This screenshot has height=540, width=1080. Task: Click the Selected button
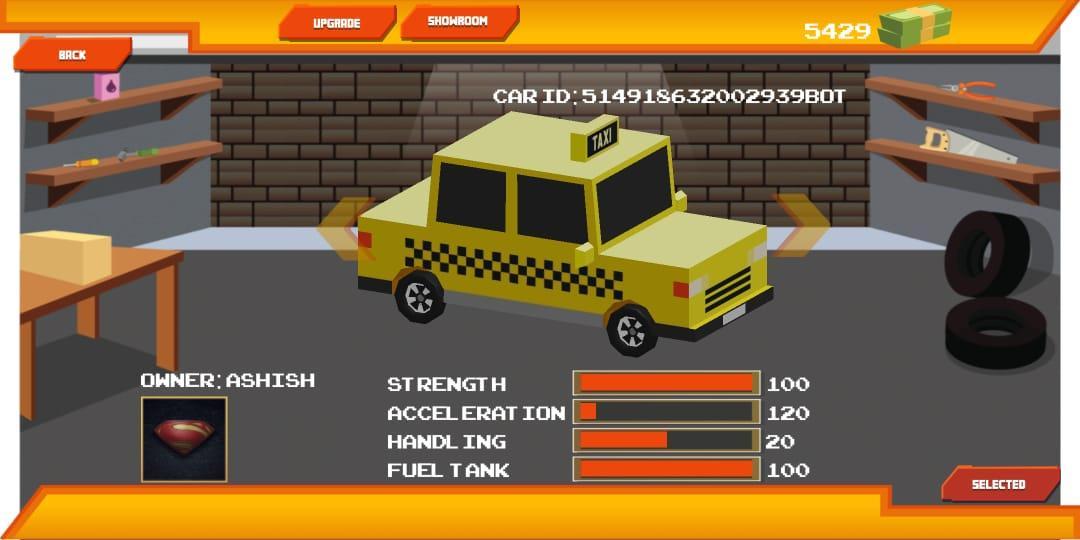pyautogui.click(x=998, y=484)
